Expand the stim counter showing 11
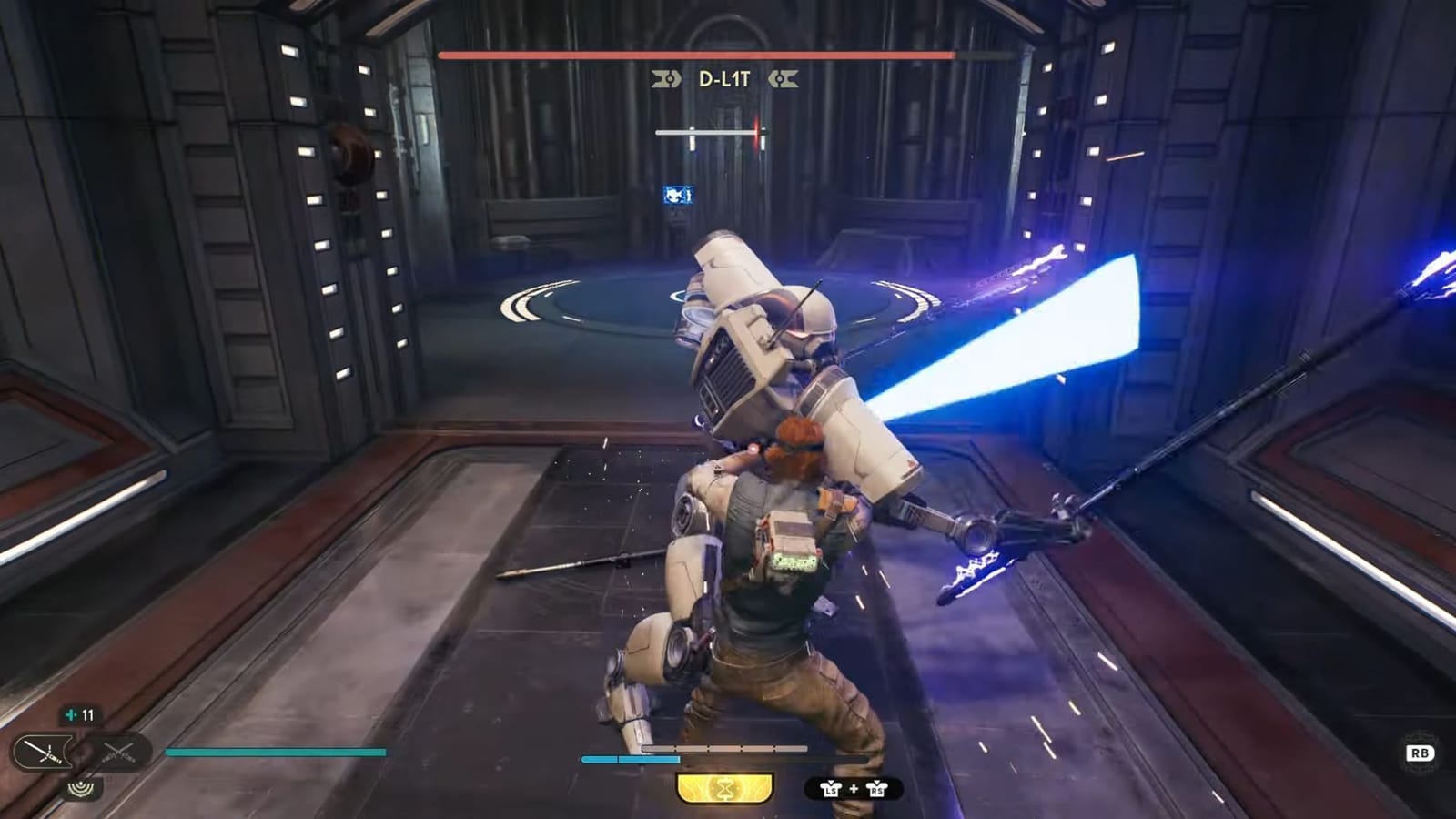This screenshot has height=819, width=1456. tap(82, 716)
